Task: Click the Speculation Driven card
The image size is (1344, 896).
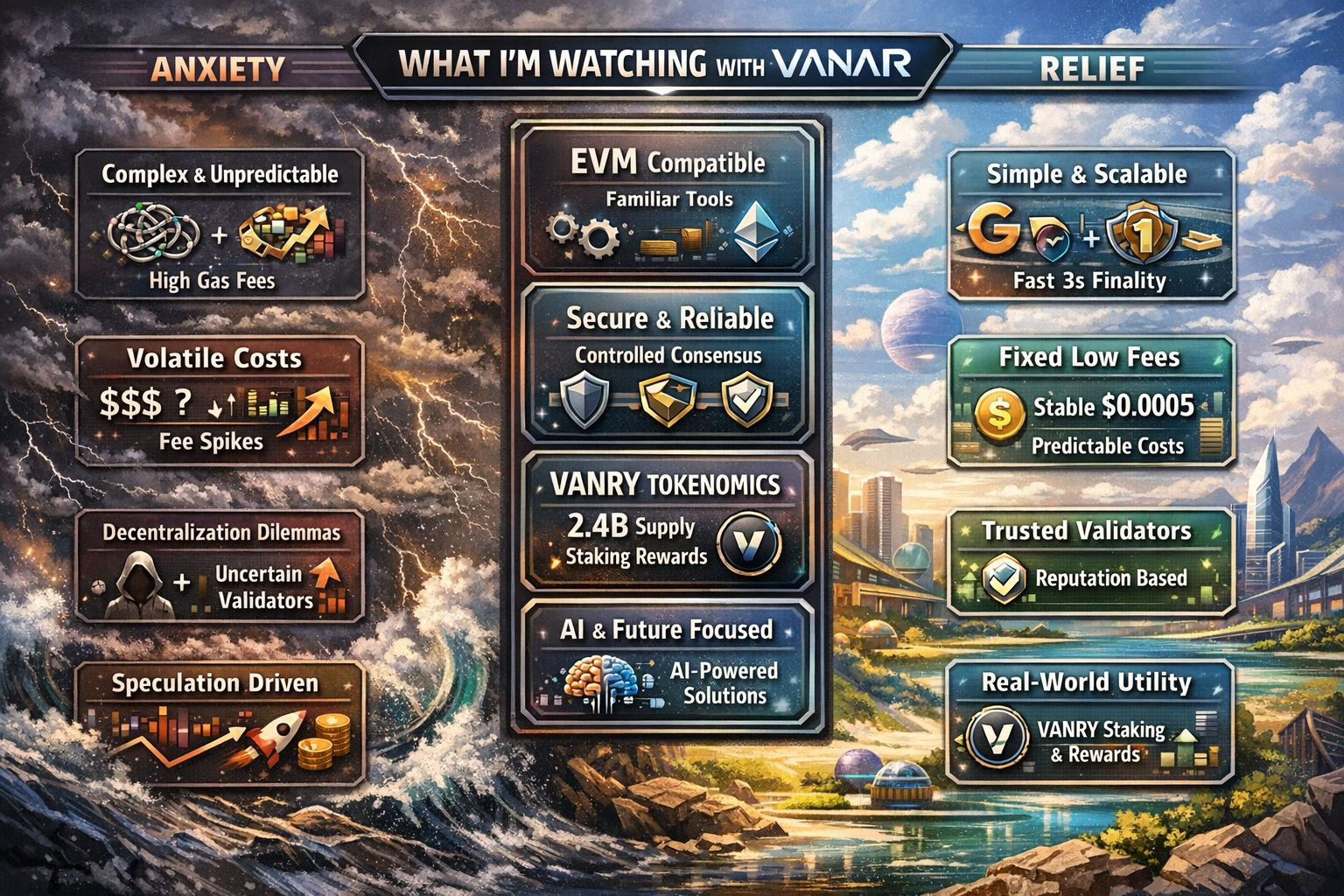Action: pos(220,722)
